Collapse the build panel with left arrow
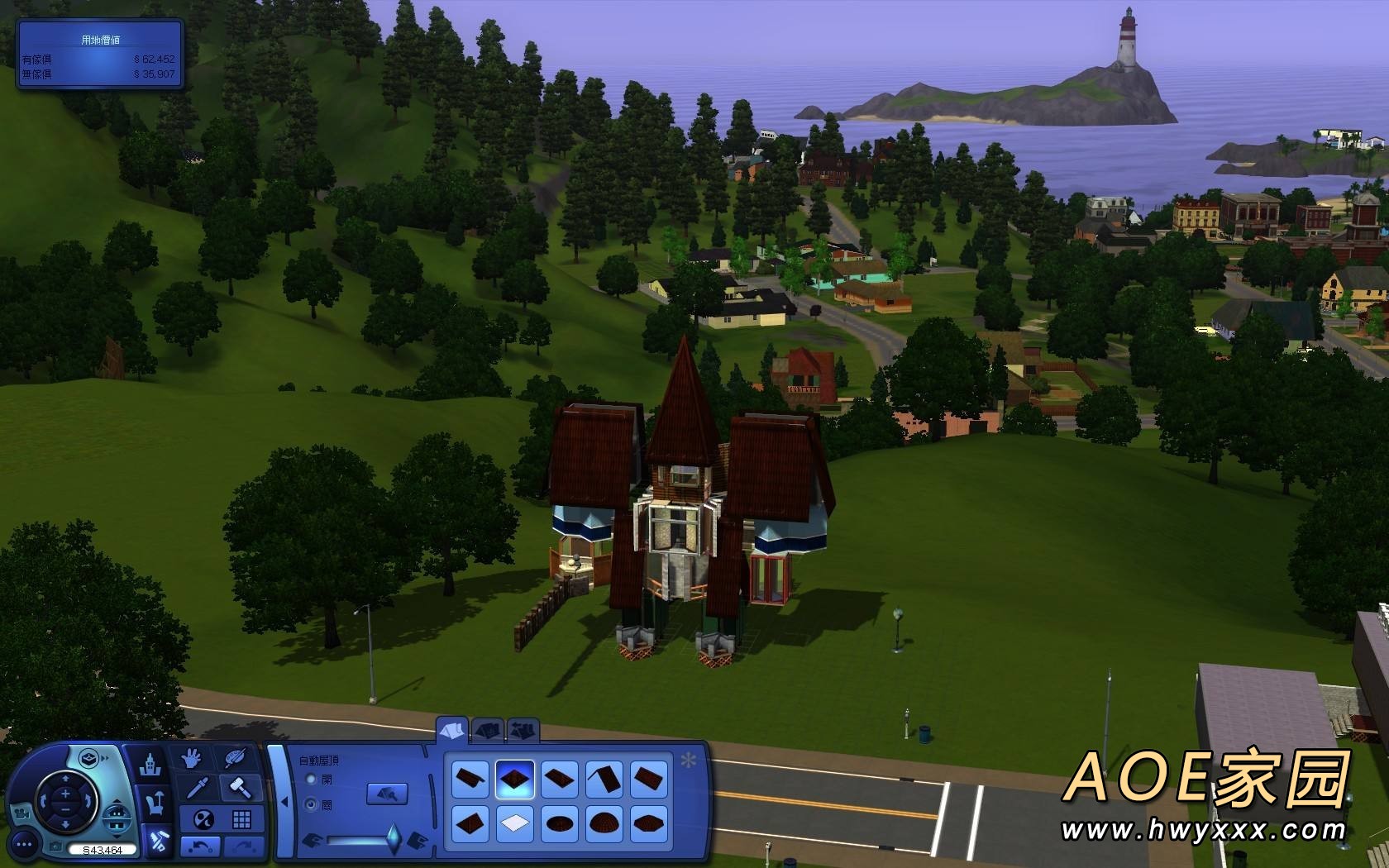This screenshot has height=868, width=1389. click(284, 801)
